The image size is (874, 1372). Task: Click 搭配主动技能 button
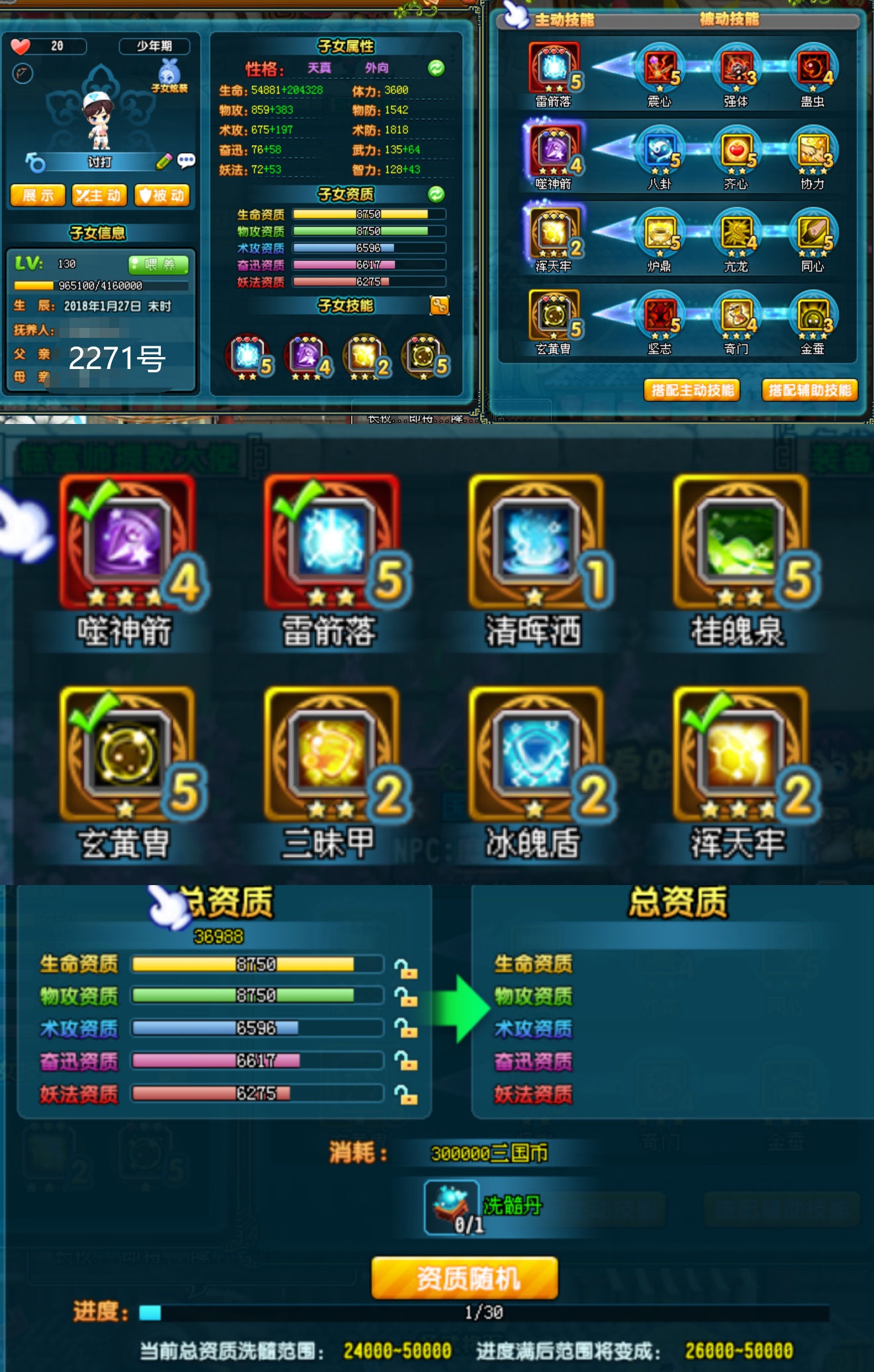692,390
